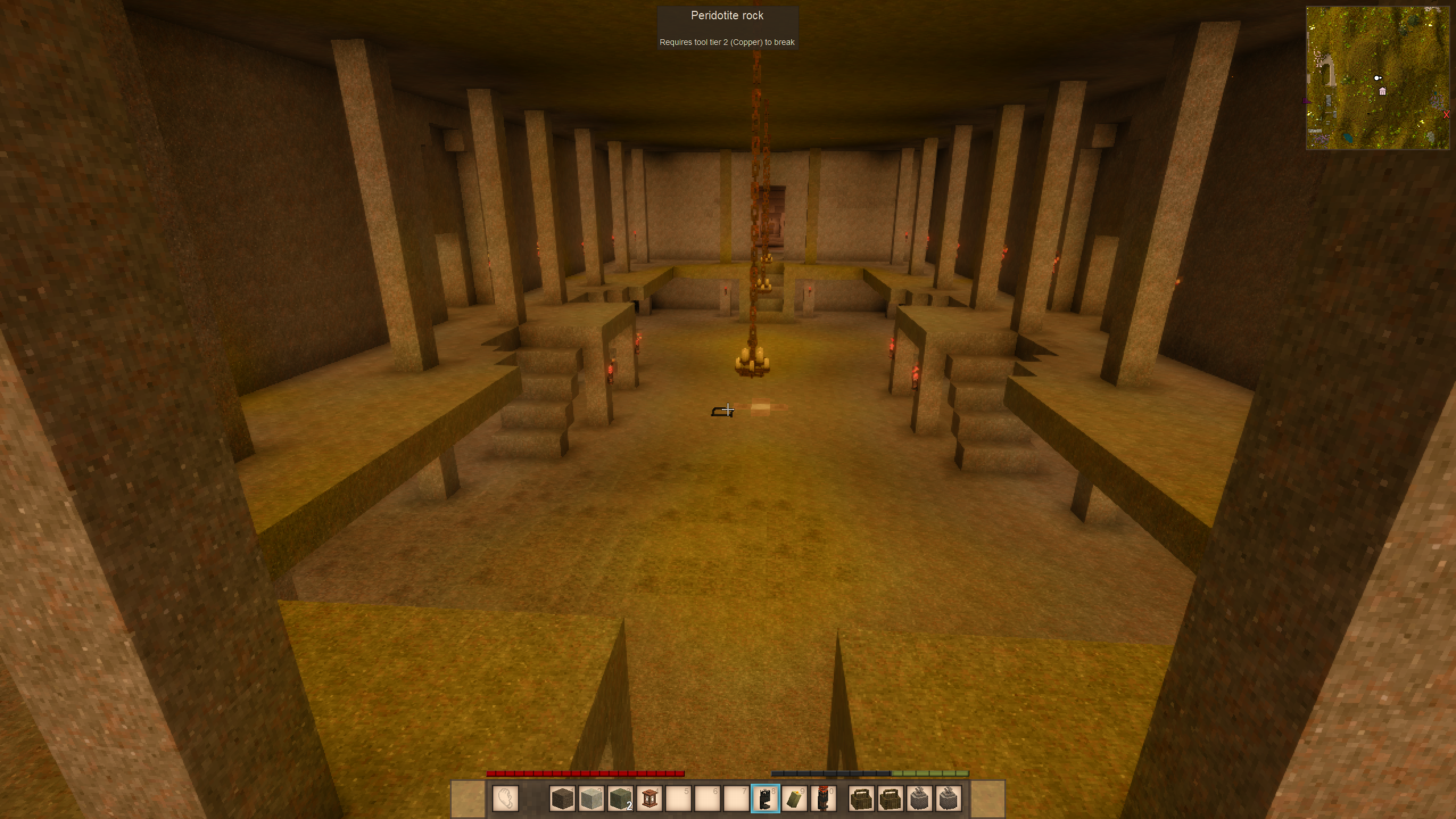Click the red X marker on minimap
The height and width of the screenshot is (819, 1456).
[x=1446, y=115]
